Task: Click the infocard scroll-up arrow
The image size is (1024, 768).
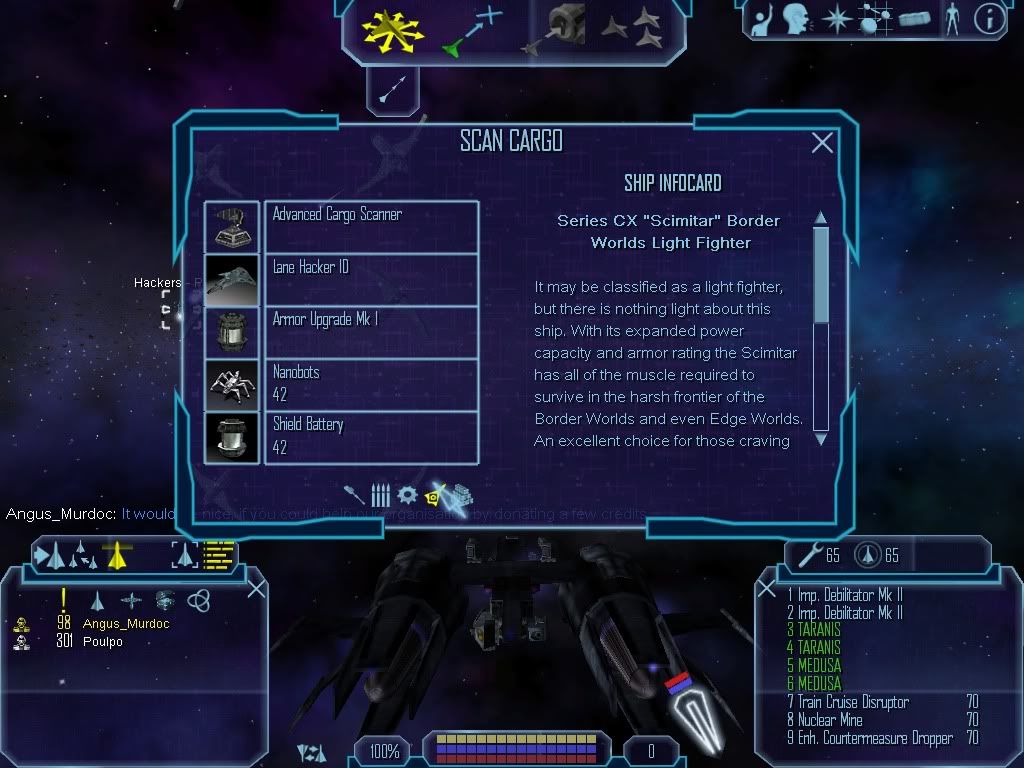Action: pos(821,218)
